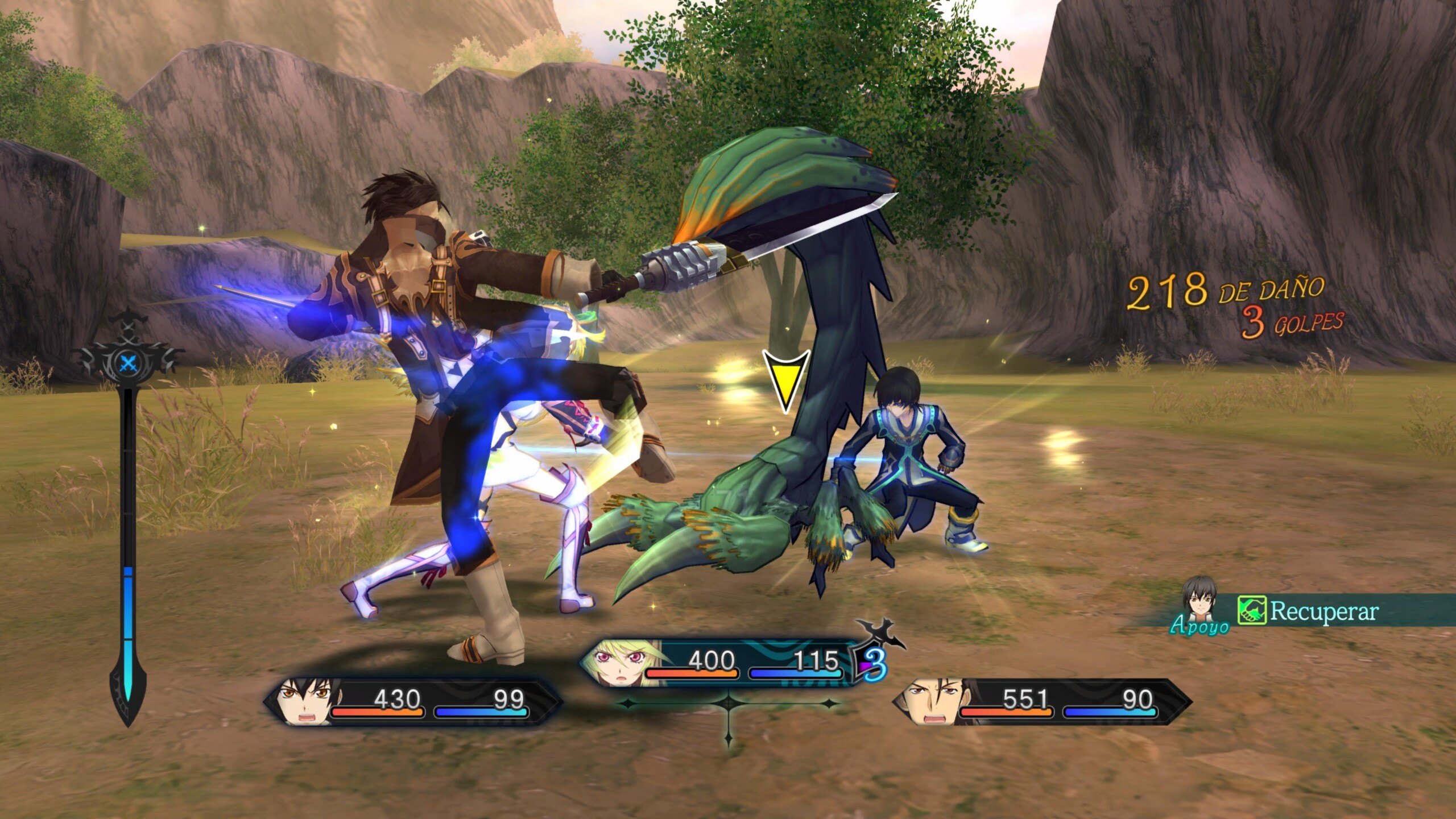Viewport: 1456px width, 819px height.
Task: Click the crossed-swords linked gauge emblem
Action: pos(130,362)
